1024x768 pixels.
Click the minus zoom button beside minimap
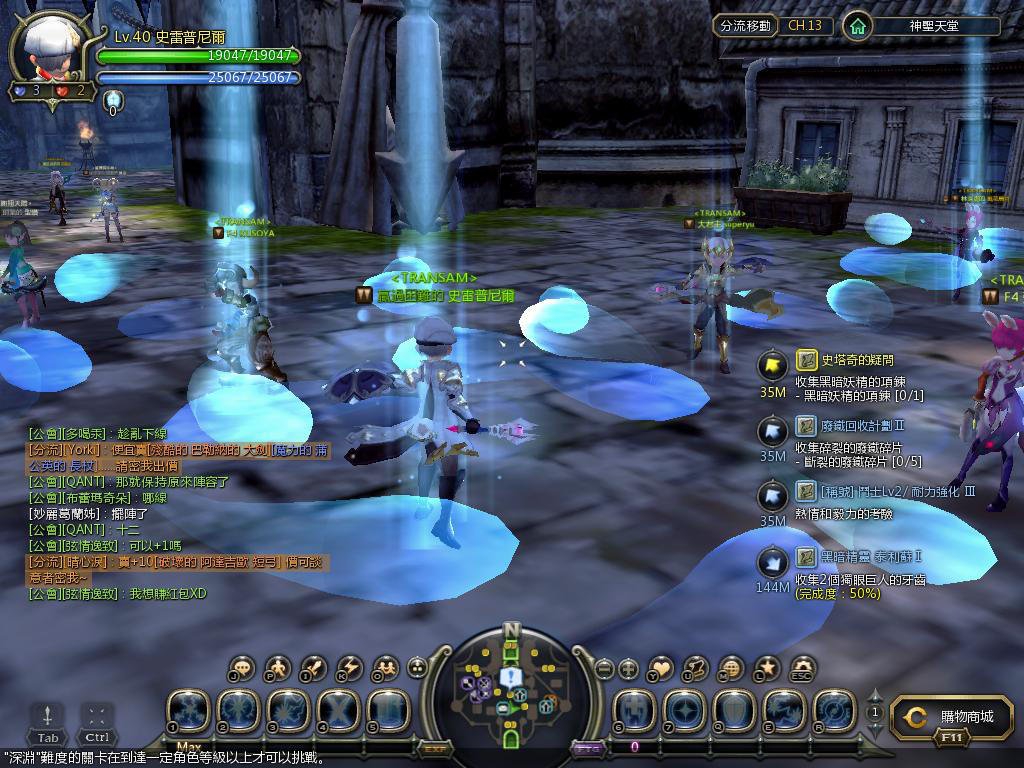tap(603, 668)
